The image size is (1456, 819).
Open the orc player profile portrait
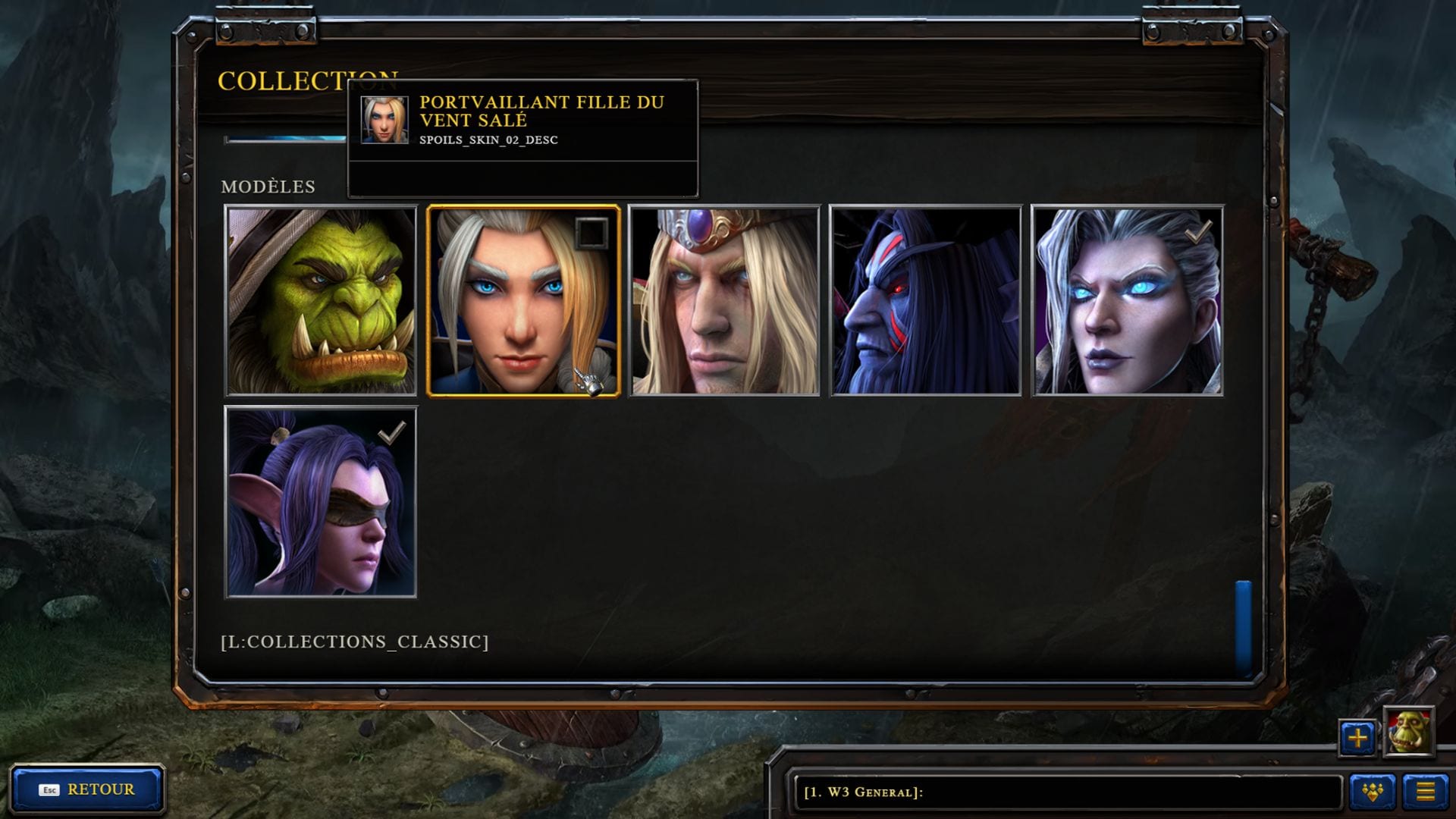click(x=1409, y=733)
